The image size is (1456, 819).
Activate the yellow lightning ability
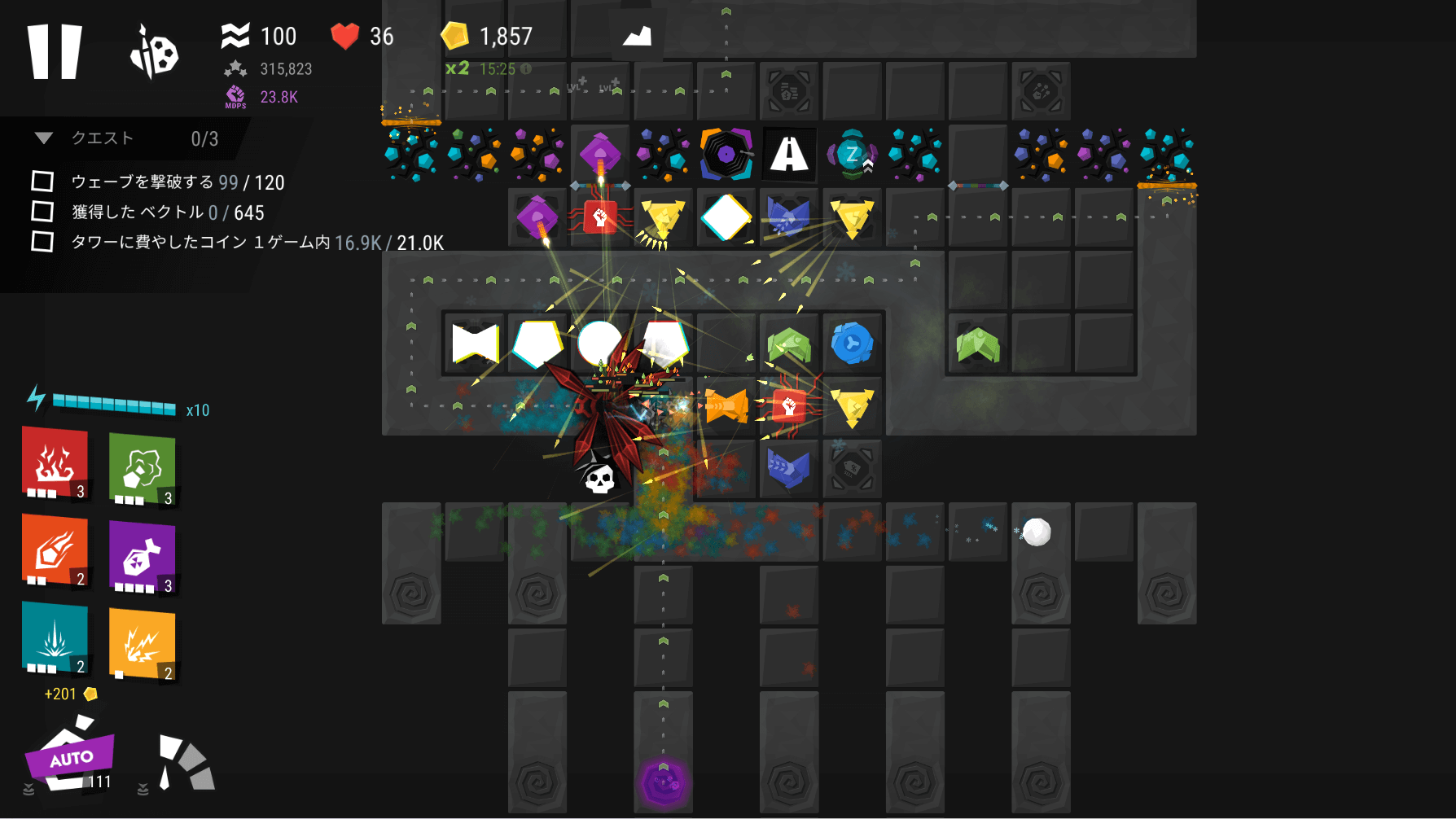142,645
